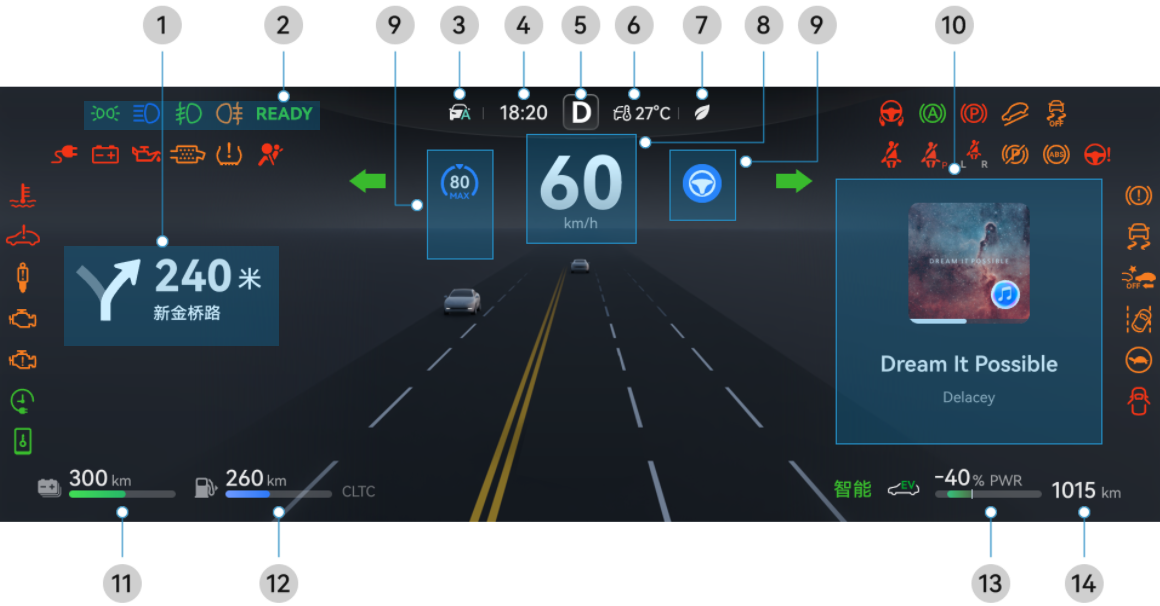Click the red coolant temperature icon
Image resolution: width=1160 pixels, height=606 pixels.
[x=23, y=195]
